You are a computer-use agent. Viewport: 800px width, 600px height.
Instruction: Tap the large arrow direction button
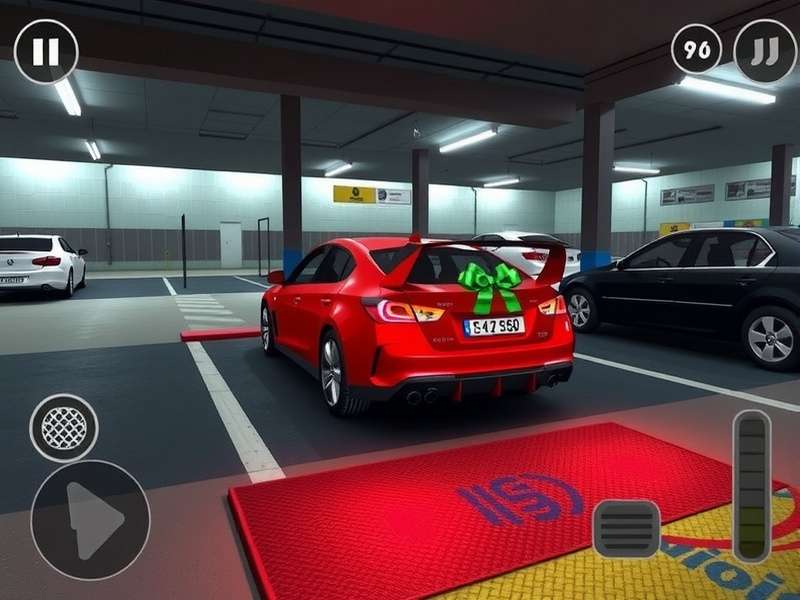point(90,520)
